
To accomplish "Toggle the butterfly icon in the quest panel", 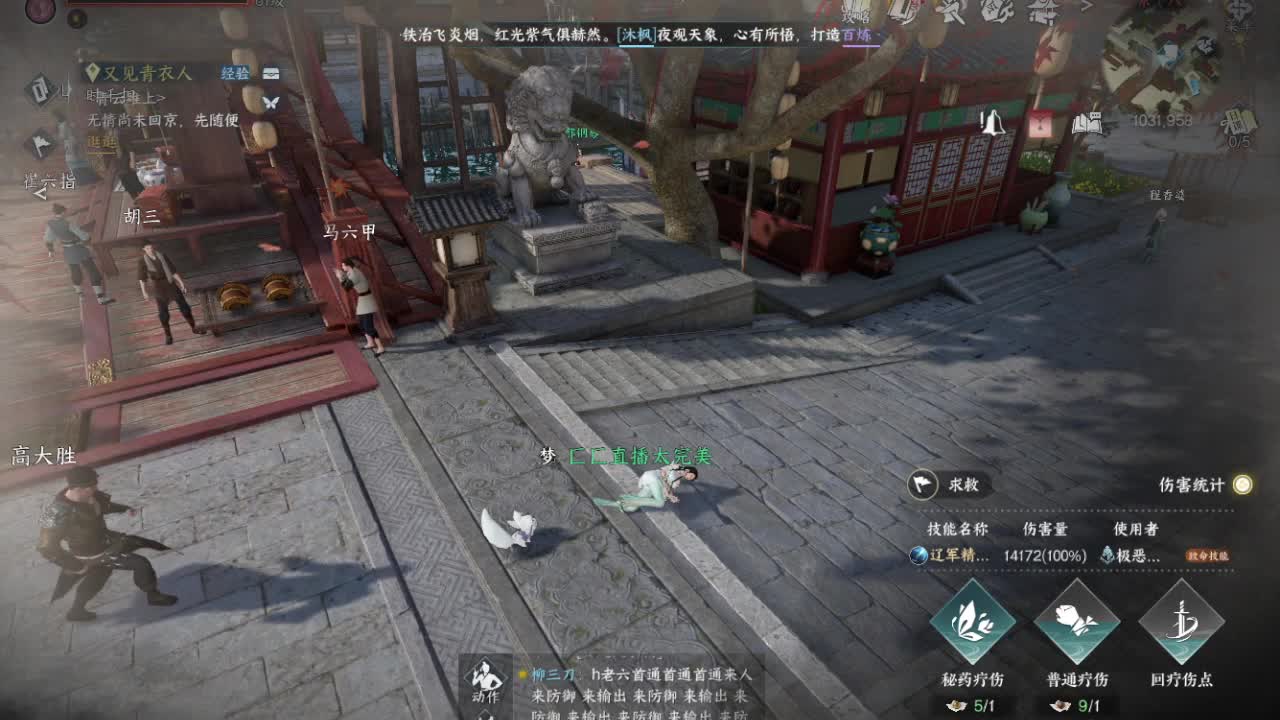I will point(270,102).
